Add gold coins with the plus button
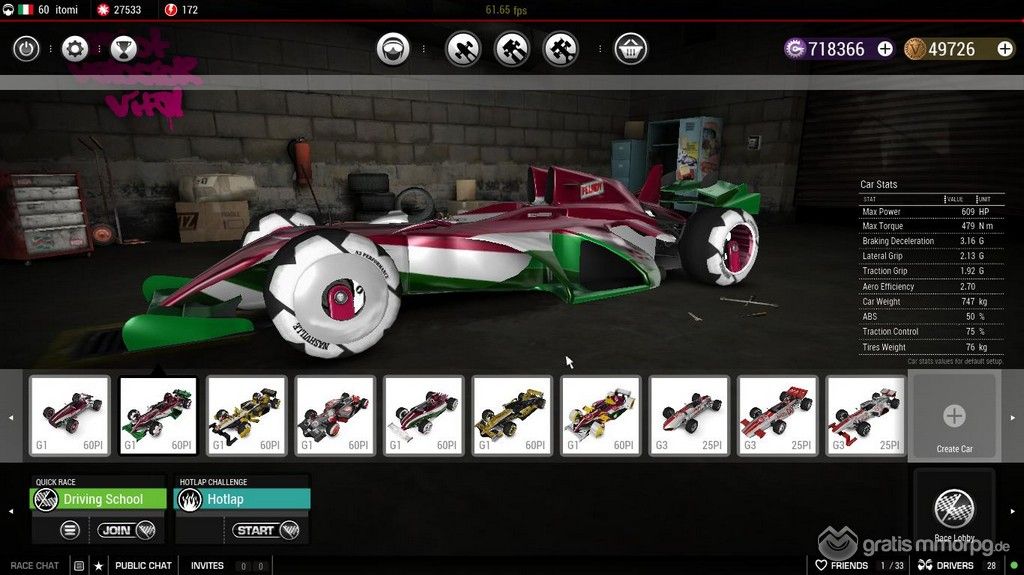Viewport: 1024px width, 575px height. [x=1004, y=49]
